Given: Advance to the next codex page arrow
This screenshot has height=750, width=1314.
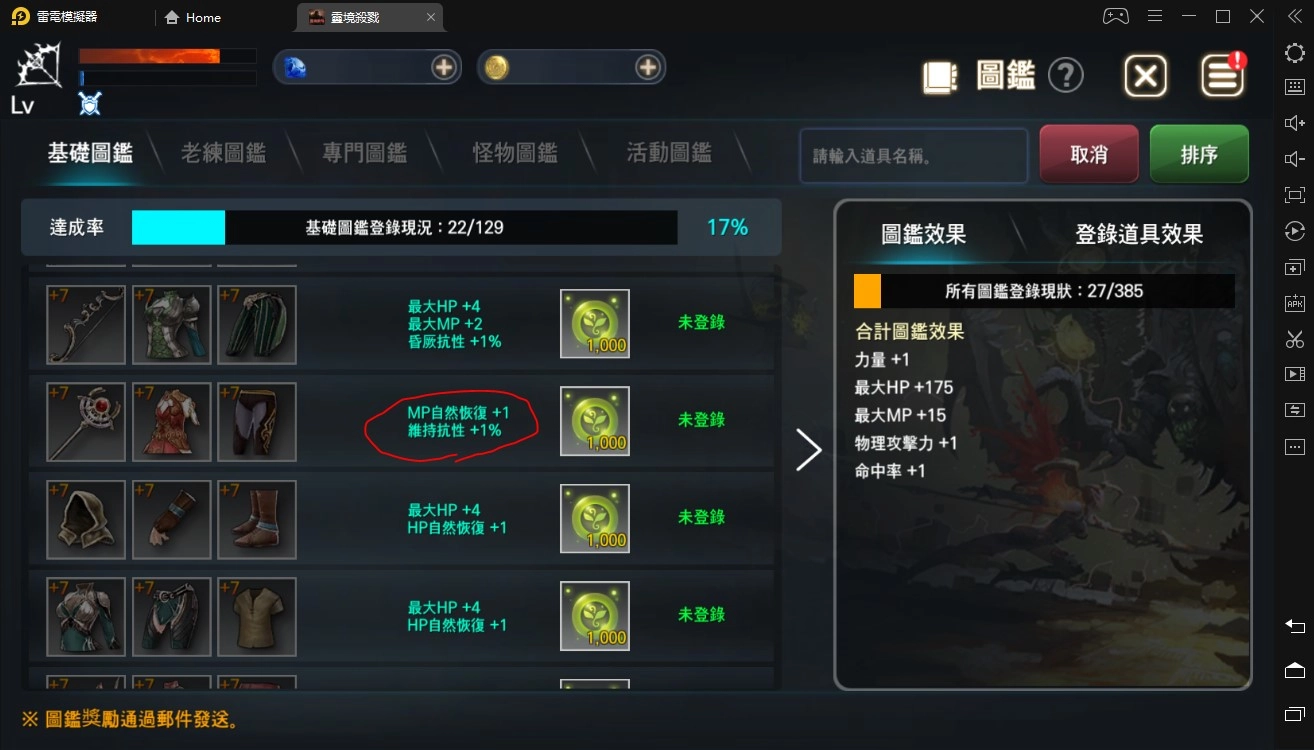Looking at the screenshot, I should [x=809, y=450].
